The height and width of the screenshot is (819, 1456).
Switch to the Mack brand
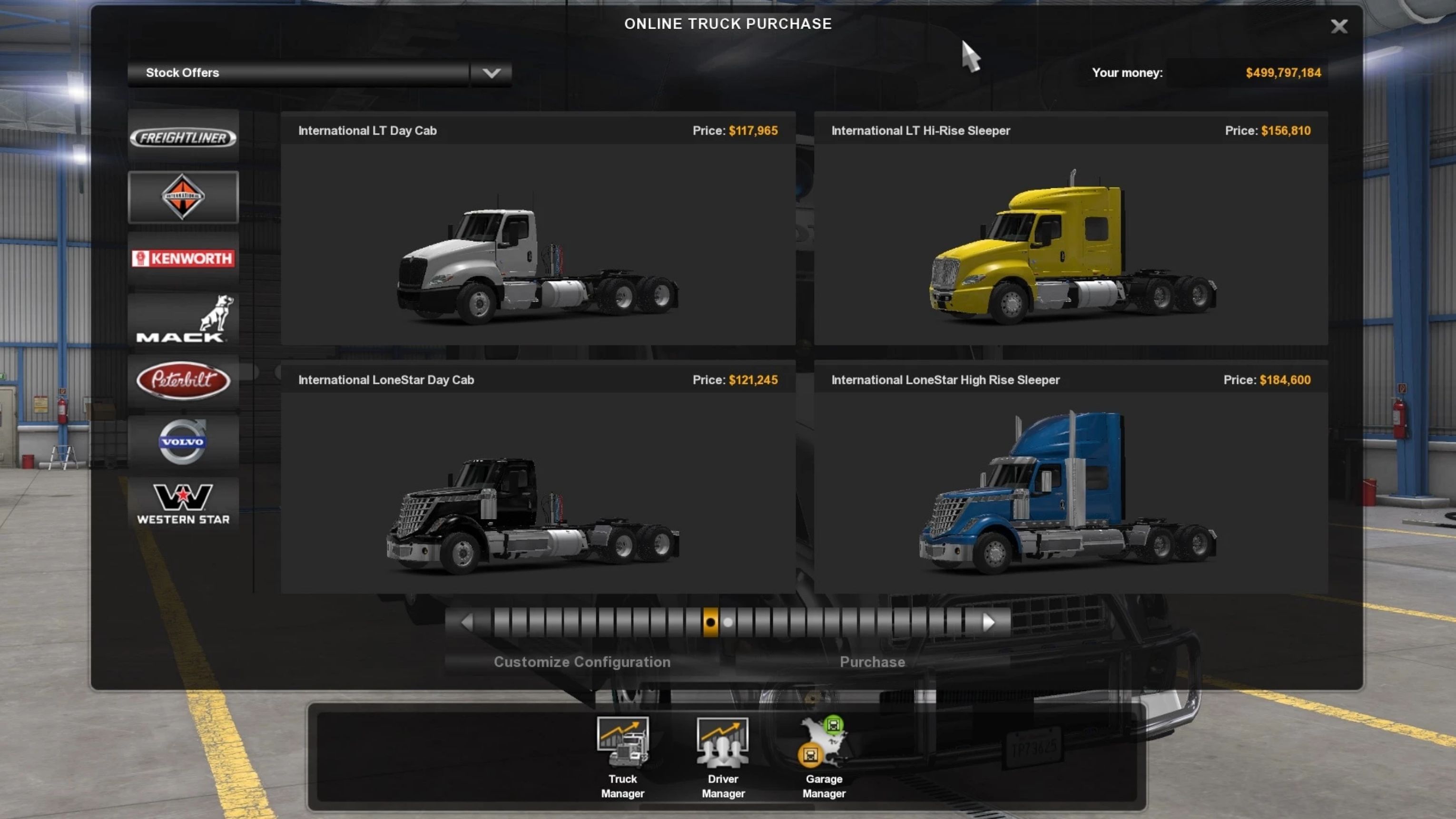click(183, 319)
